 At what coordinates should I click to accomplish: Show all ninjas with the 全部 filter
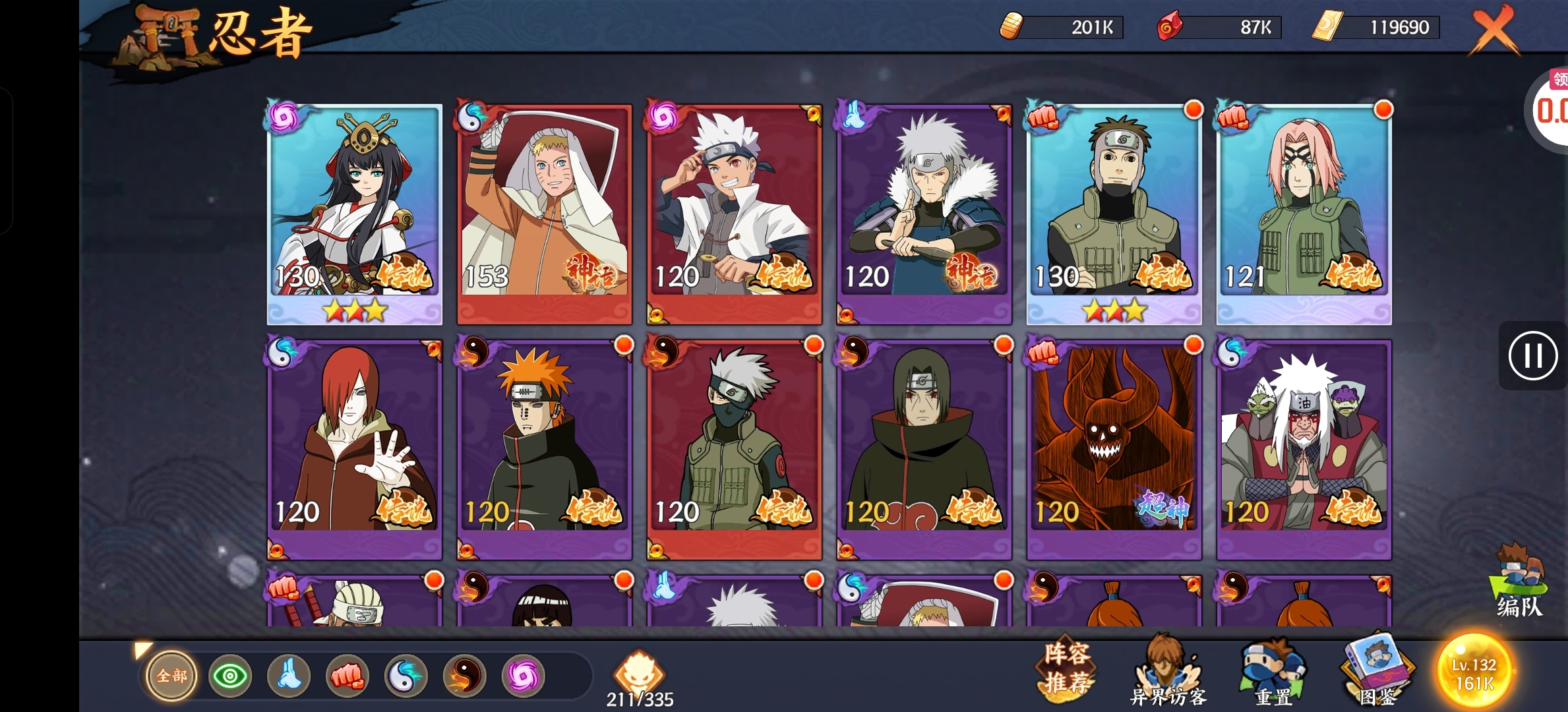tap(171, 676)
